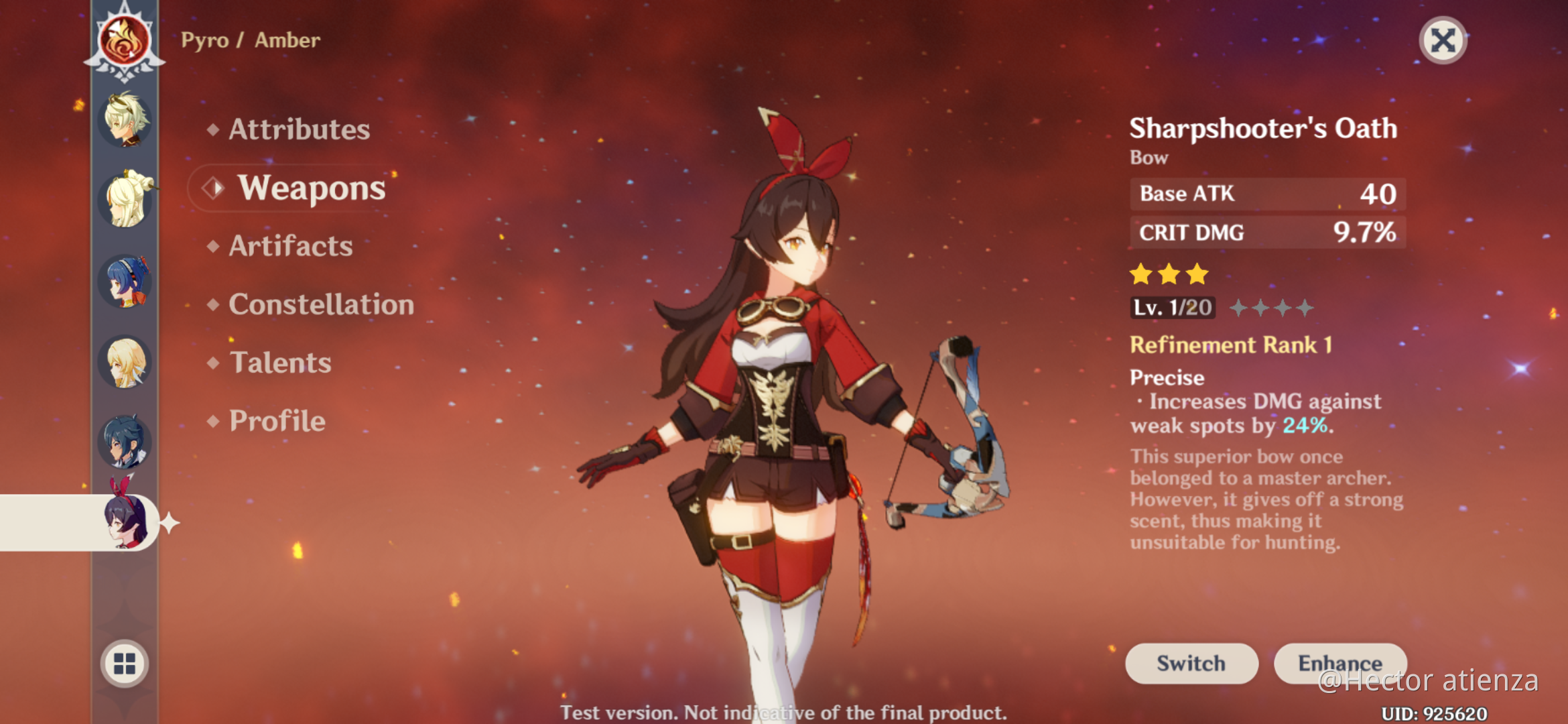This screenshot has height=724, width=1568.
Task: Select the Weapons menu entry
Action: tap(312, 188)
